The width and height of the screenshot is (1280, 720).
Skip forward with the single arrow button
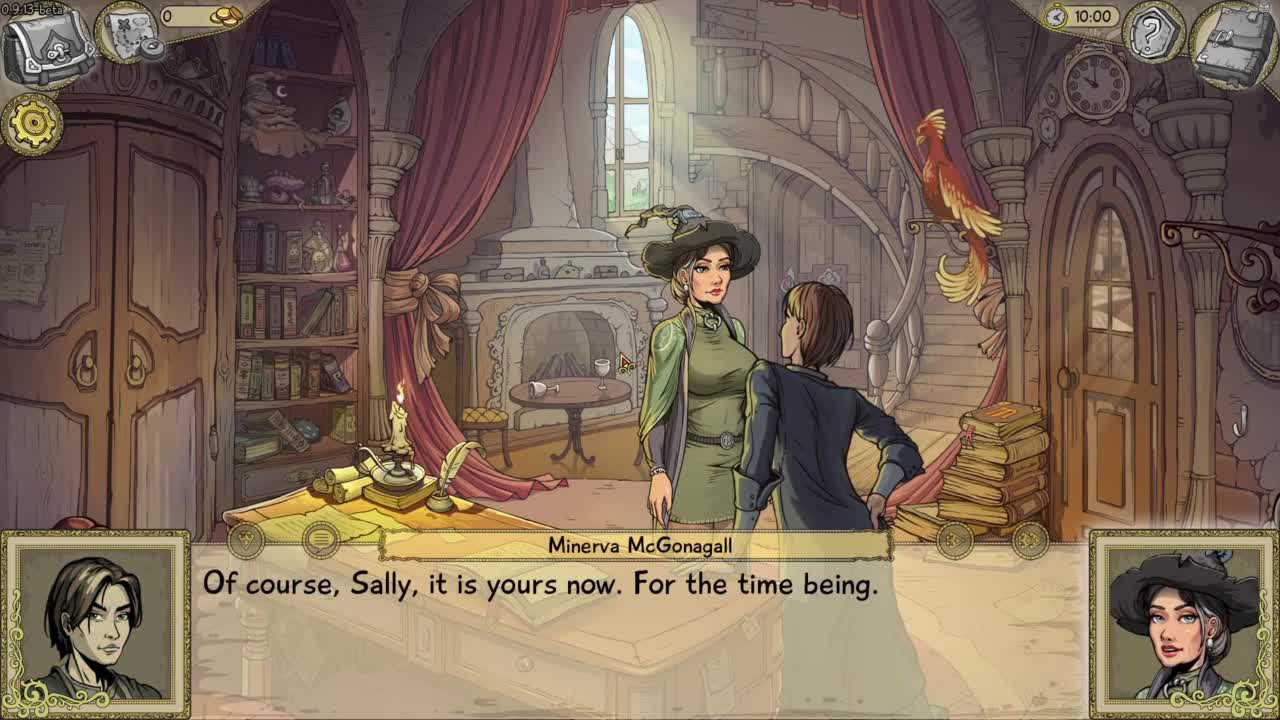pyautogui.click(x=955, y=541)
